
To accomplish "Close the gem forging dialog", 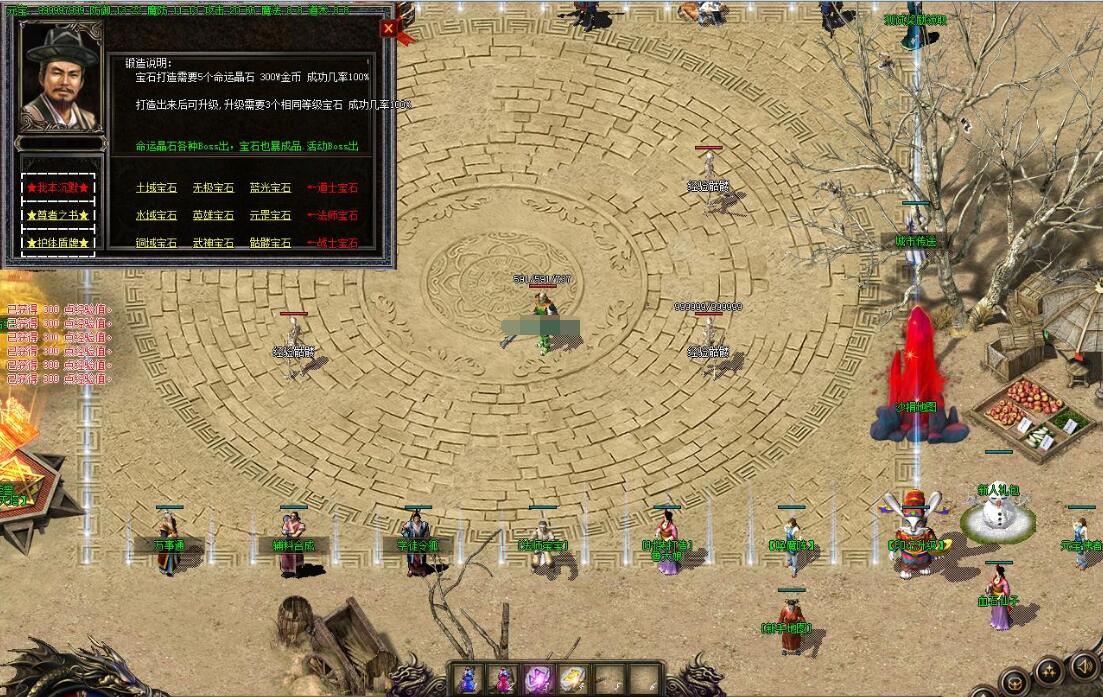I will coord(388,29).
